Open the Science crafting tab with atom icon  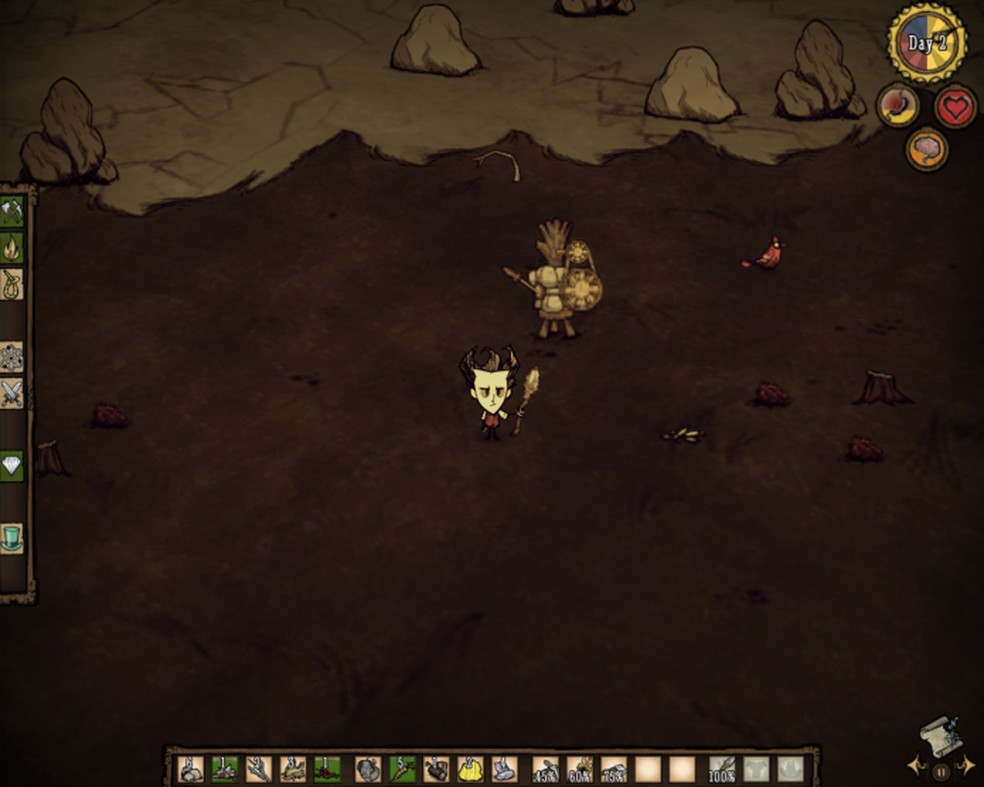pyautogui.click(x=12, y=357)
